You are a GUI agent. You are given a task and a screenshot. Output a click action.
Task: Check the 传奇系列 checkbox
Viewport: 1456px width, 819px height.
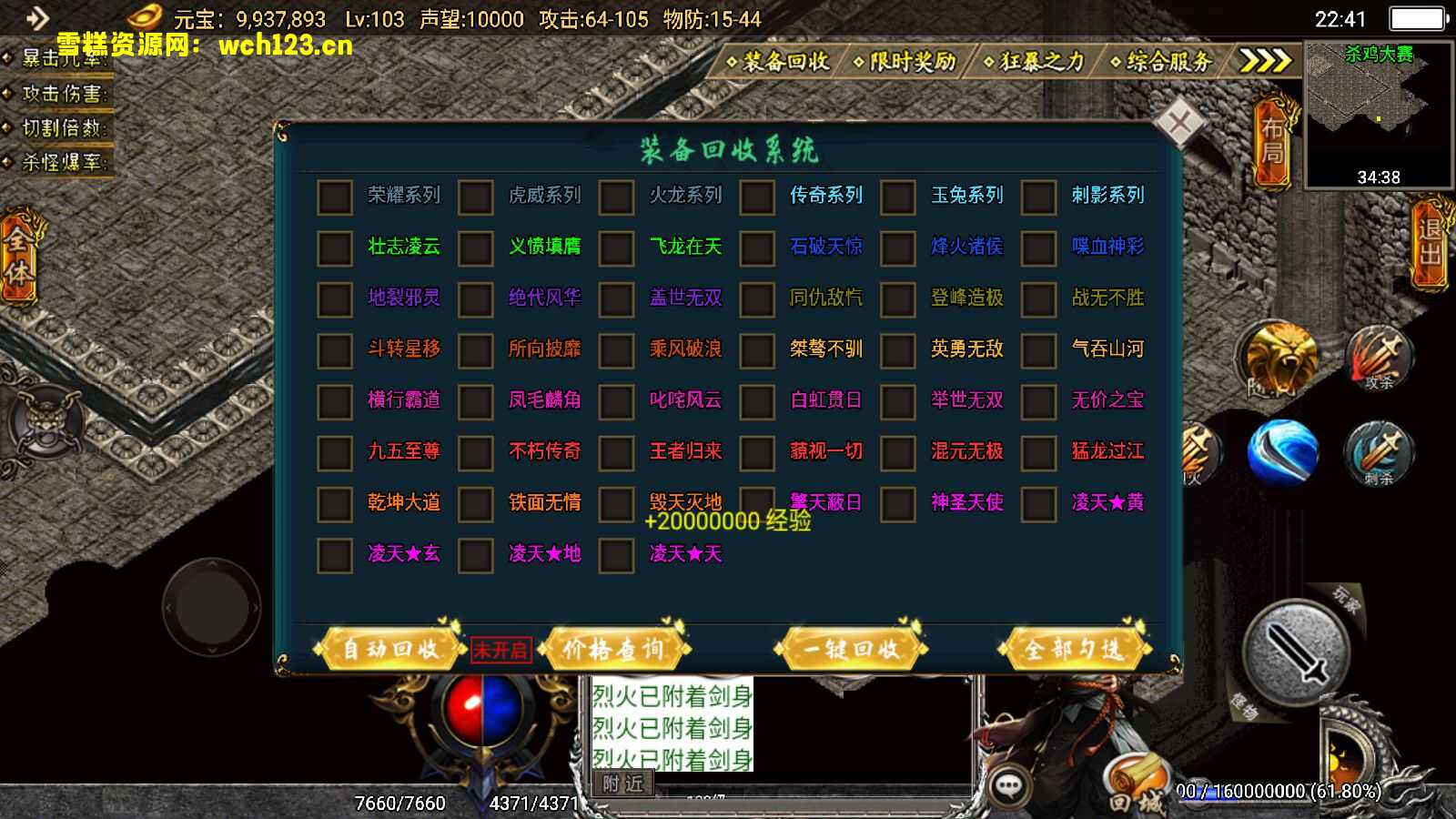click(x=756, y=197)
